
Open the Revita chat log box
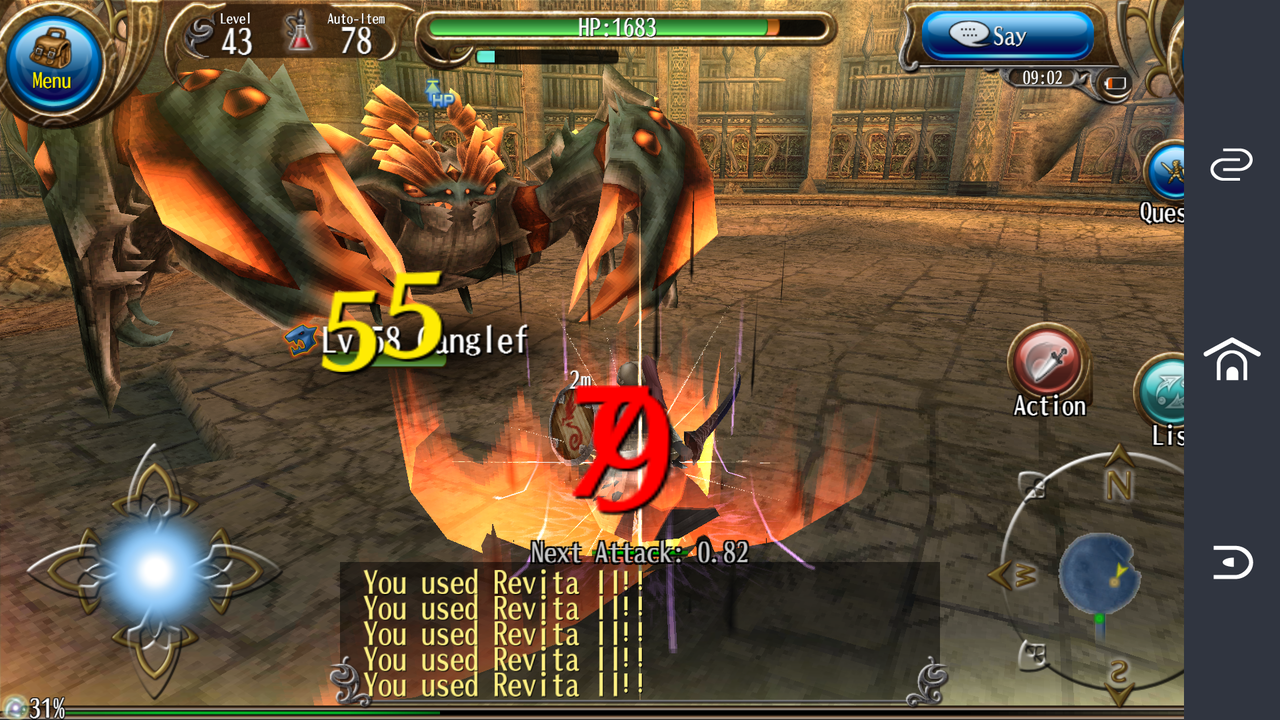pos(638,632)
